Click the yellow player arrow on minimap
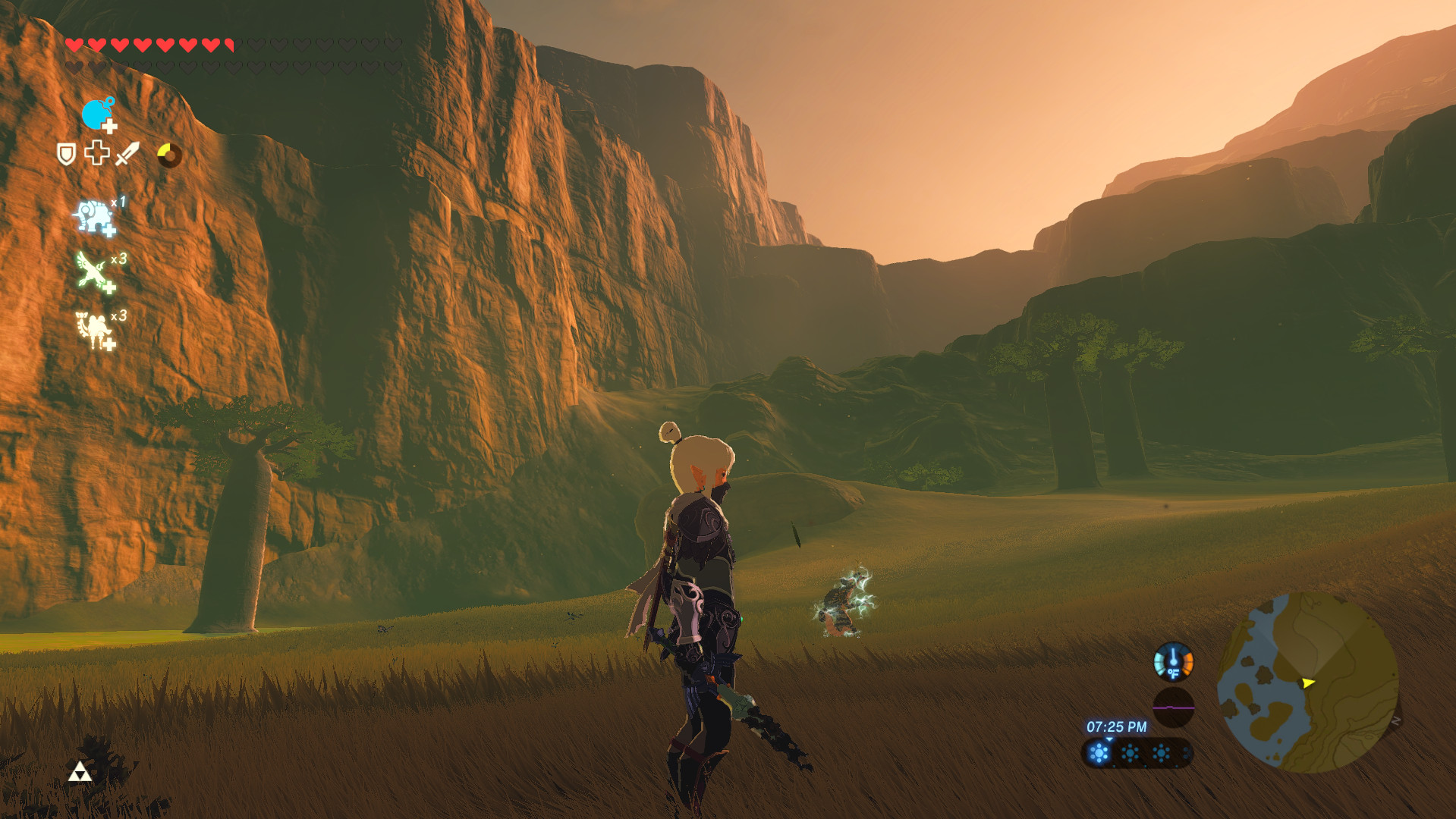The width and height of the screenshot is (1456, 819). coord(1307,683)
